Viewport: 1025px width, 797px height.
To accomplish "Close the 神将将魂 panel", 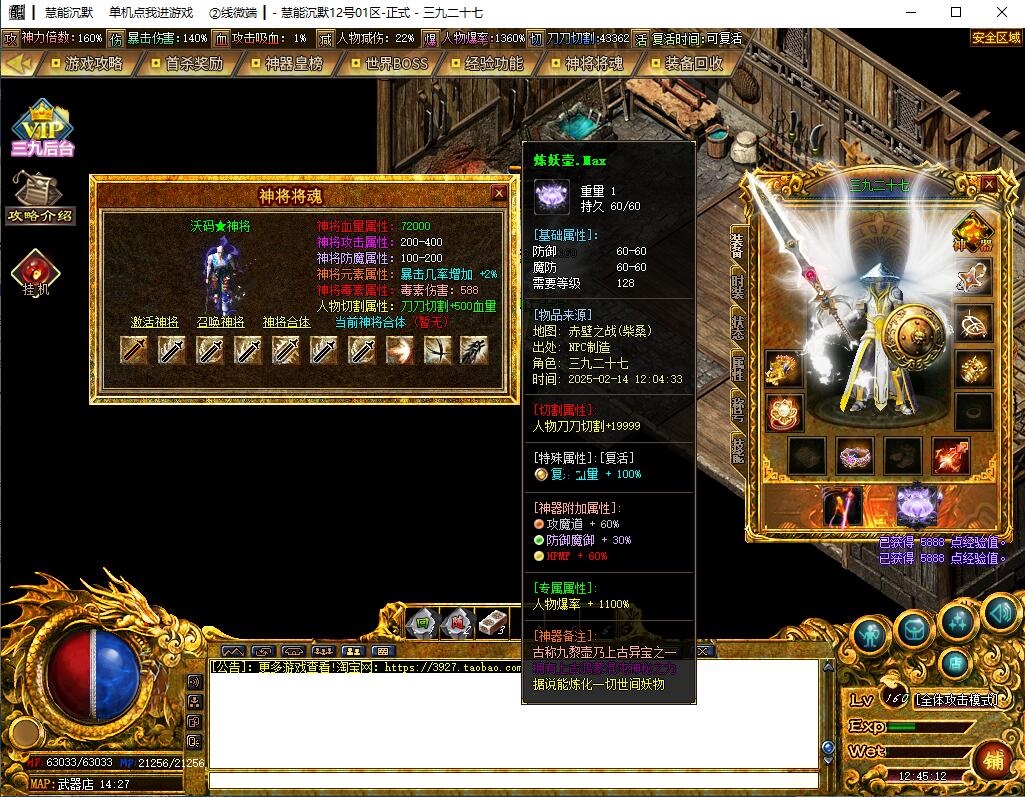I will tap(498, 194).
